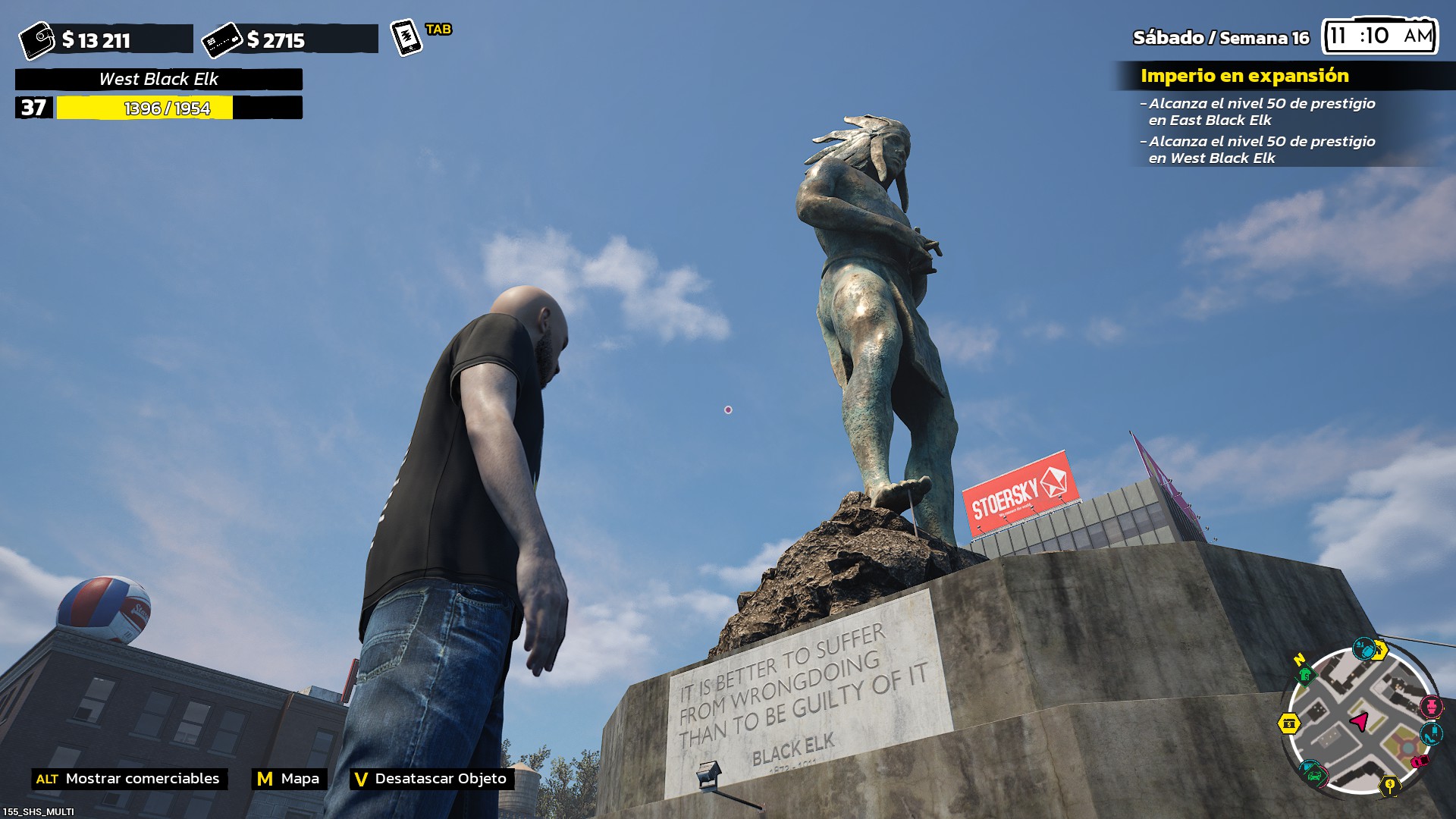Screen dimensions: 1456x819
Task: Select the blue scooter delivery marker
Action: coord(1363,648)
